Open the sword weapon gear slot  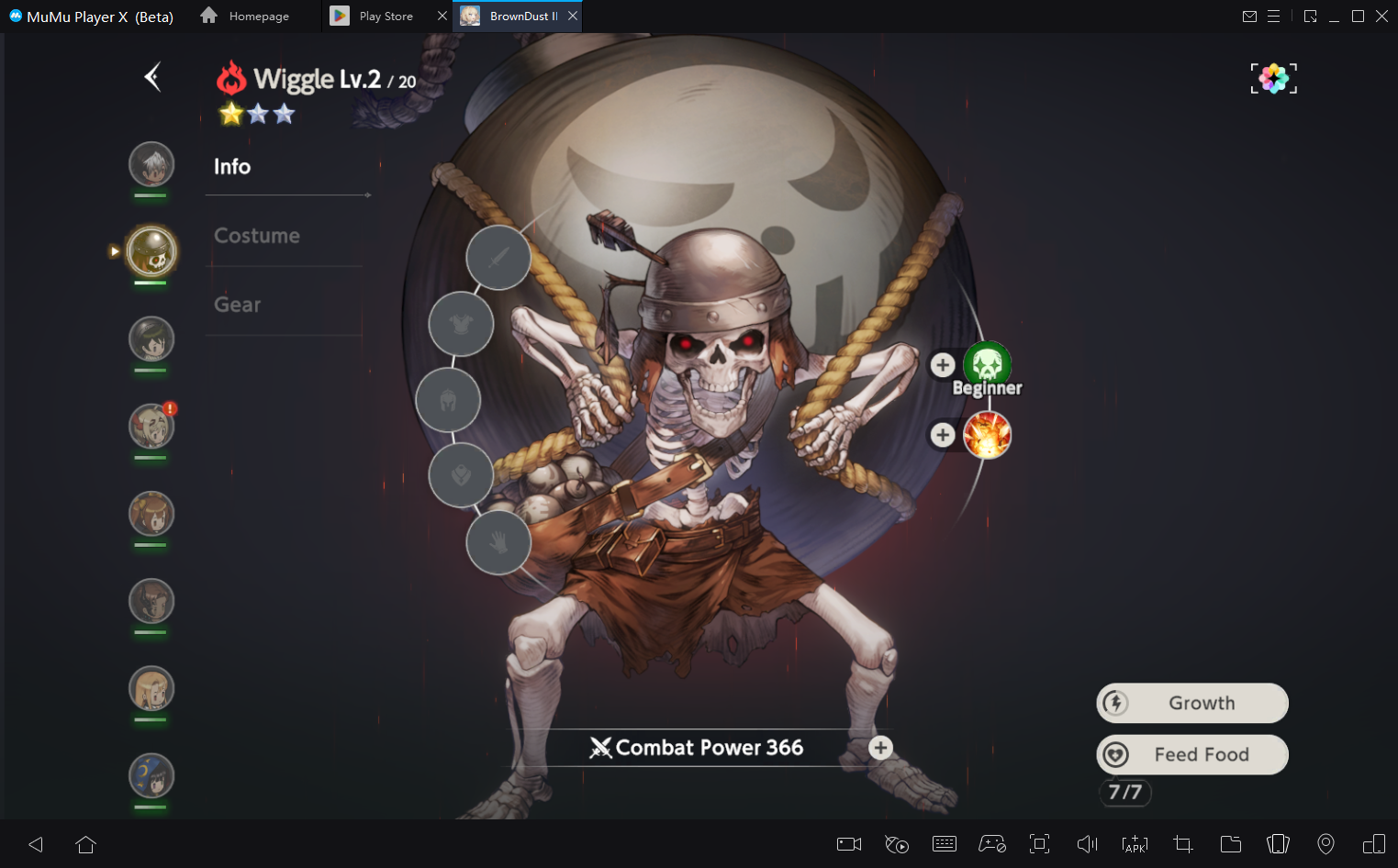coord(498,258)
